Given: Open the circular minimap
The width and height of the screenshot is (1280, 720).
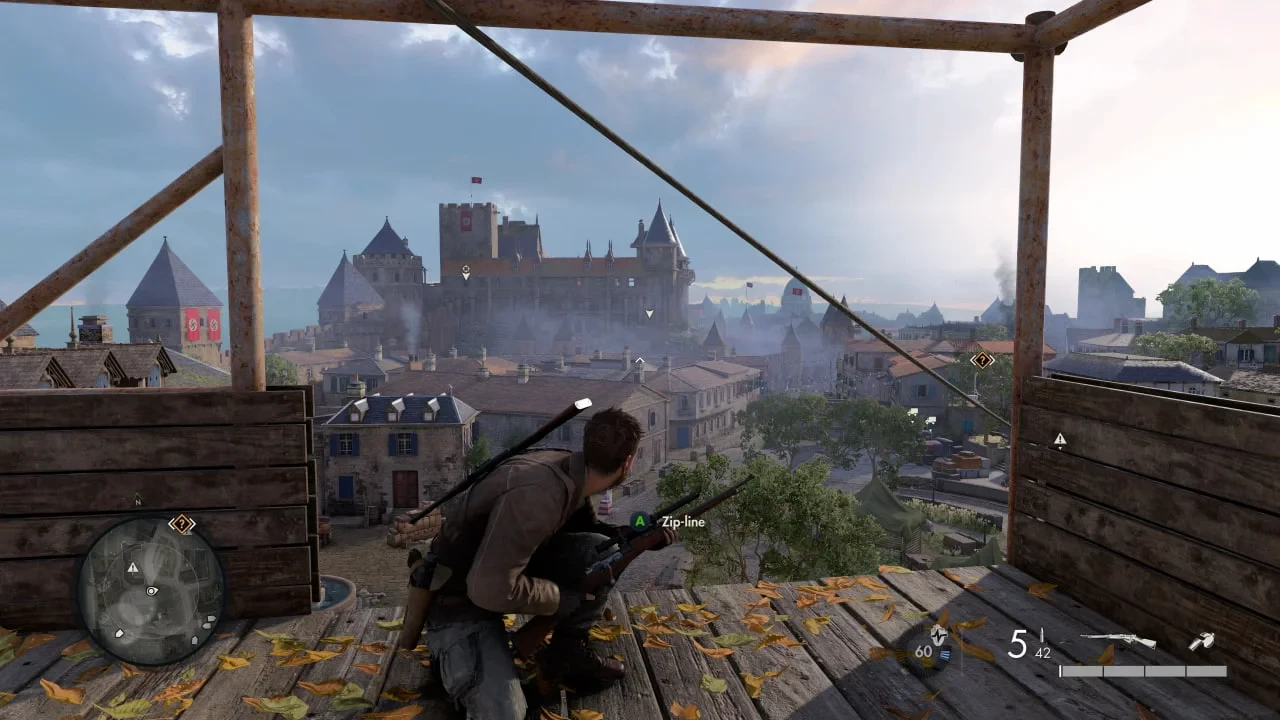Looking at the screenshot, I should tap(150, 592).
